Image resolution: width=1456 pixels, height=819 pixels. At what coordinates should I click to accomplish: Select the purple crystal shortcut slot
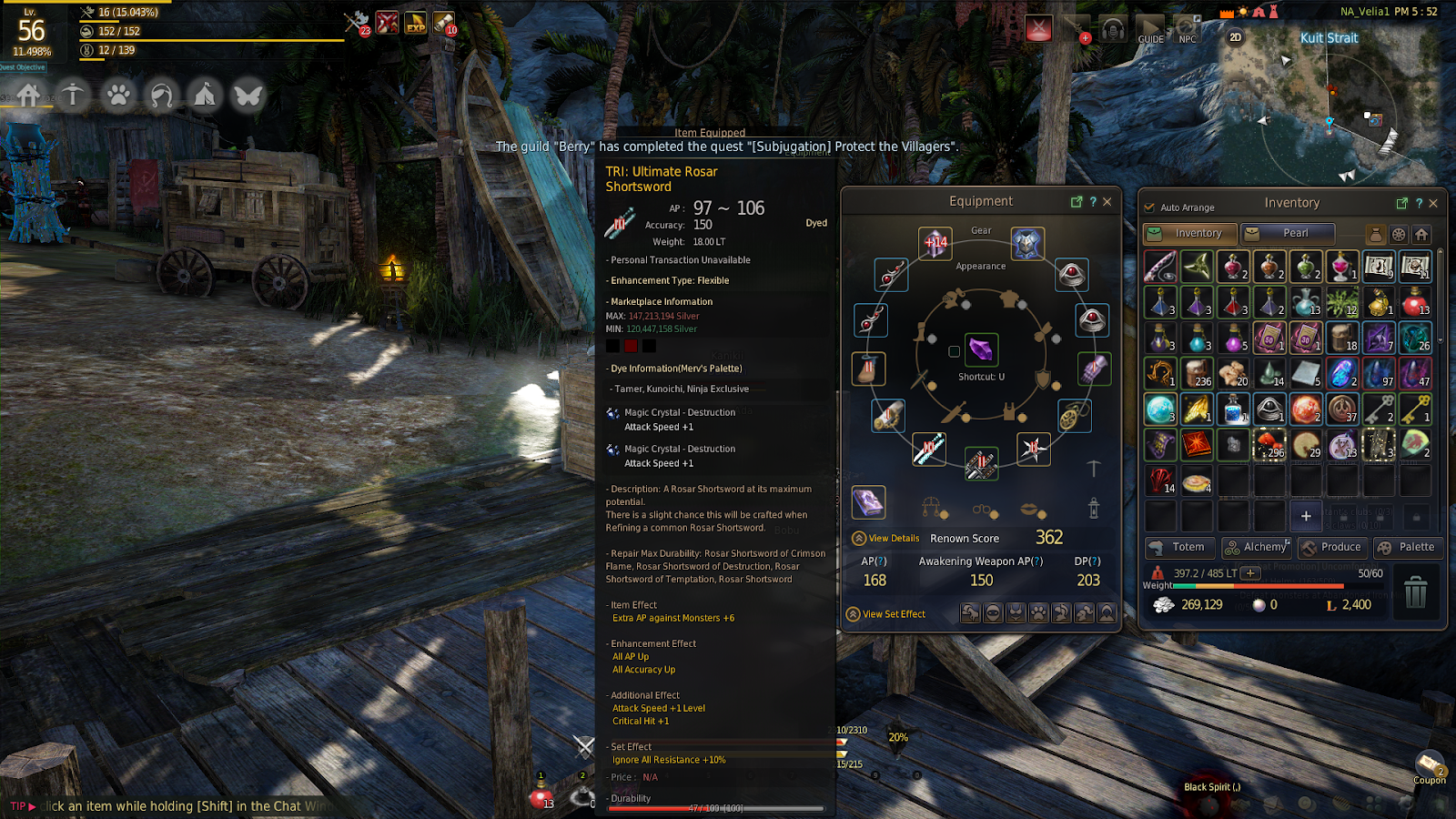(981, 349)
